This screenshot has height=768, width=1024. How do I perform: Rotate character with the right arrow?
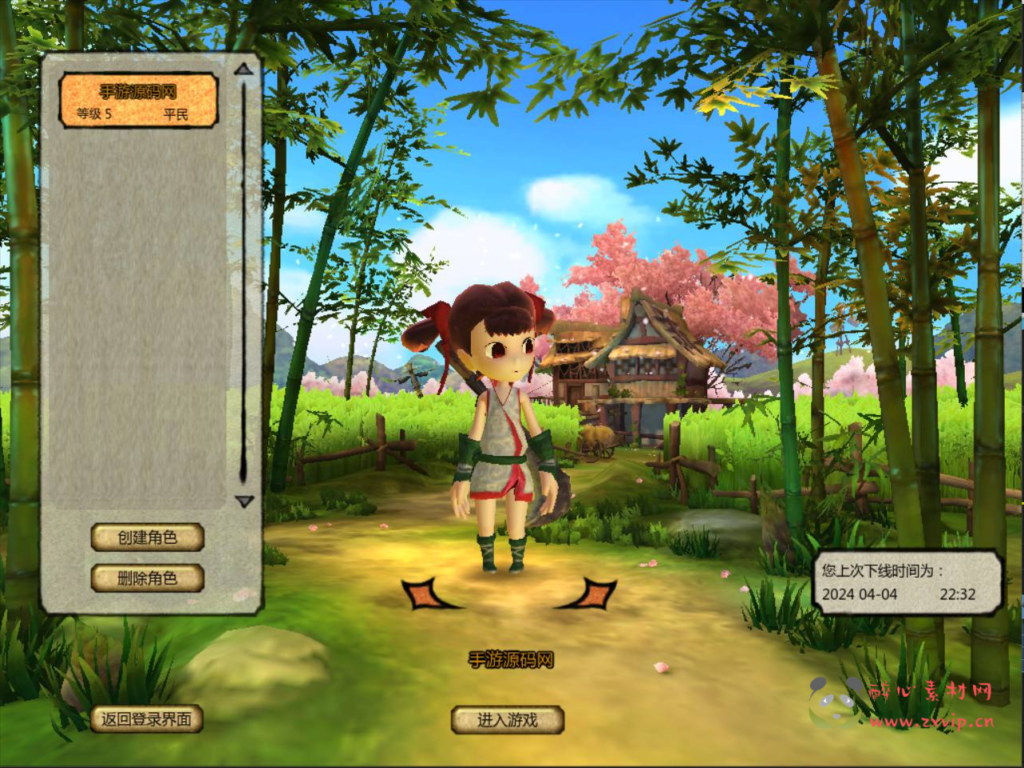pyautogui.click(x=590, y=594)
